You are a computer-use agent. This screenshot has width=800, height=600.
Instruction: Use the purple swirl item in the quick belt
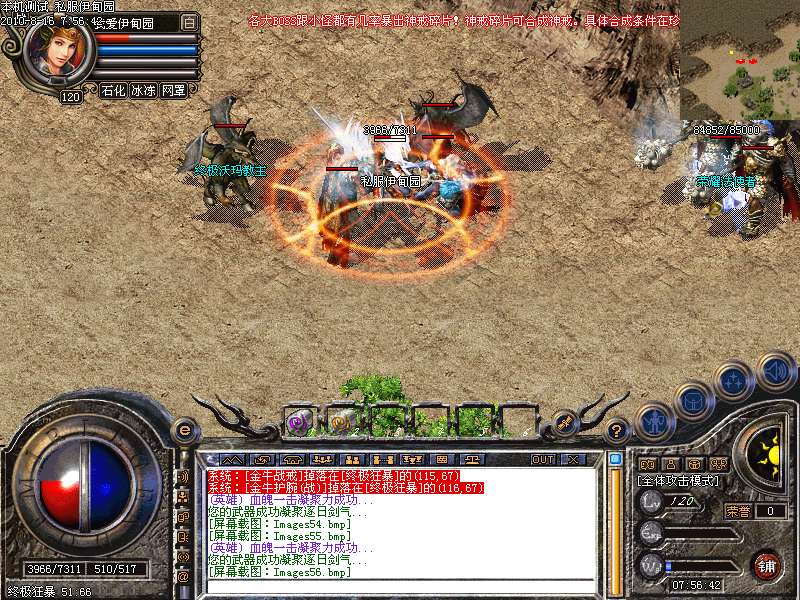pyautogui.click(x=297, y=422)
